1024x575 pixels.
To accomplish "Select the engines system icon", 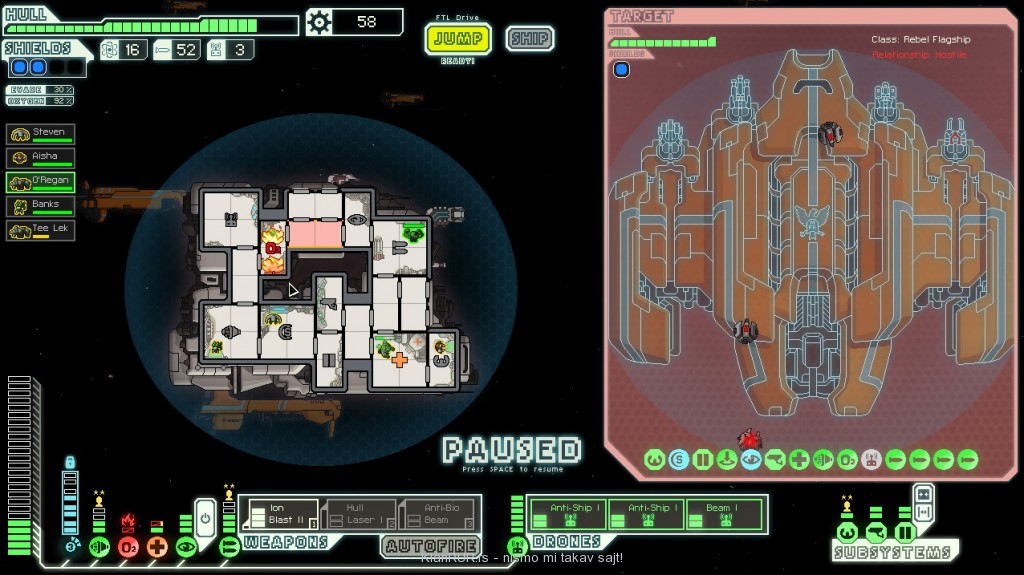I will (x=99, y=547).
